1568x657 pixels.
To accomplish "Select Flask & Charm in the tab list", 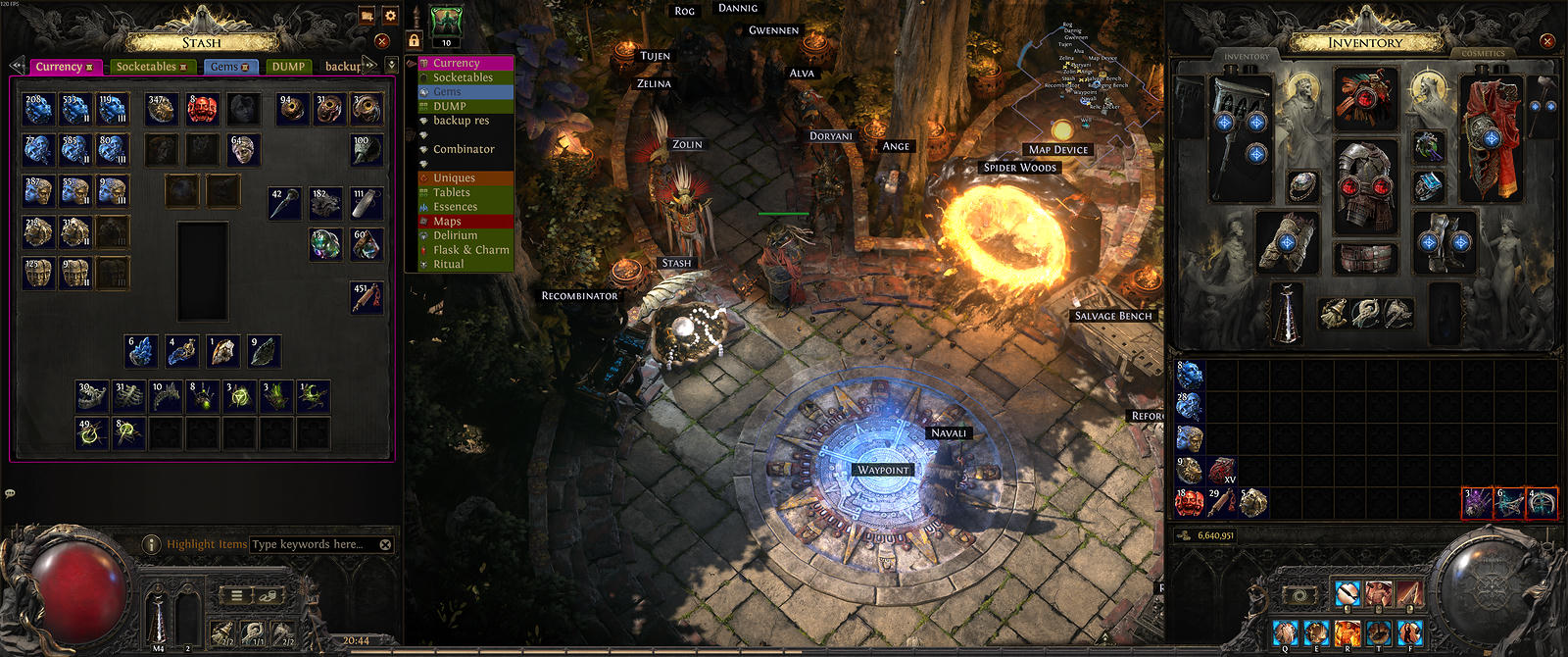I will 470,250.
